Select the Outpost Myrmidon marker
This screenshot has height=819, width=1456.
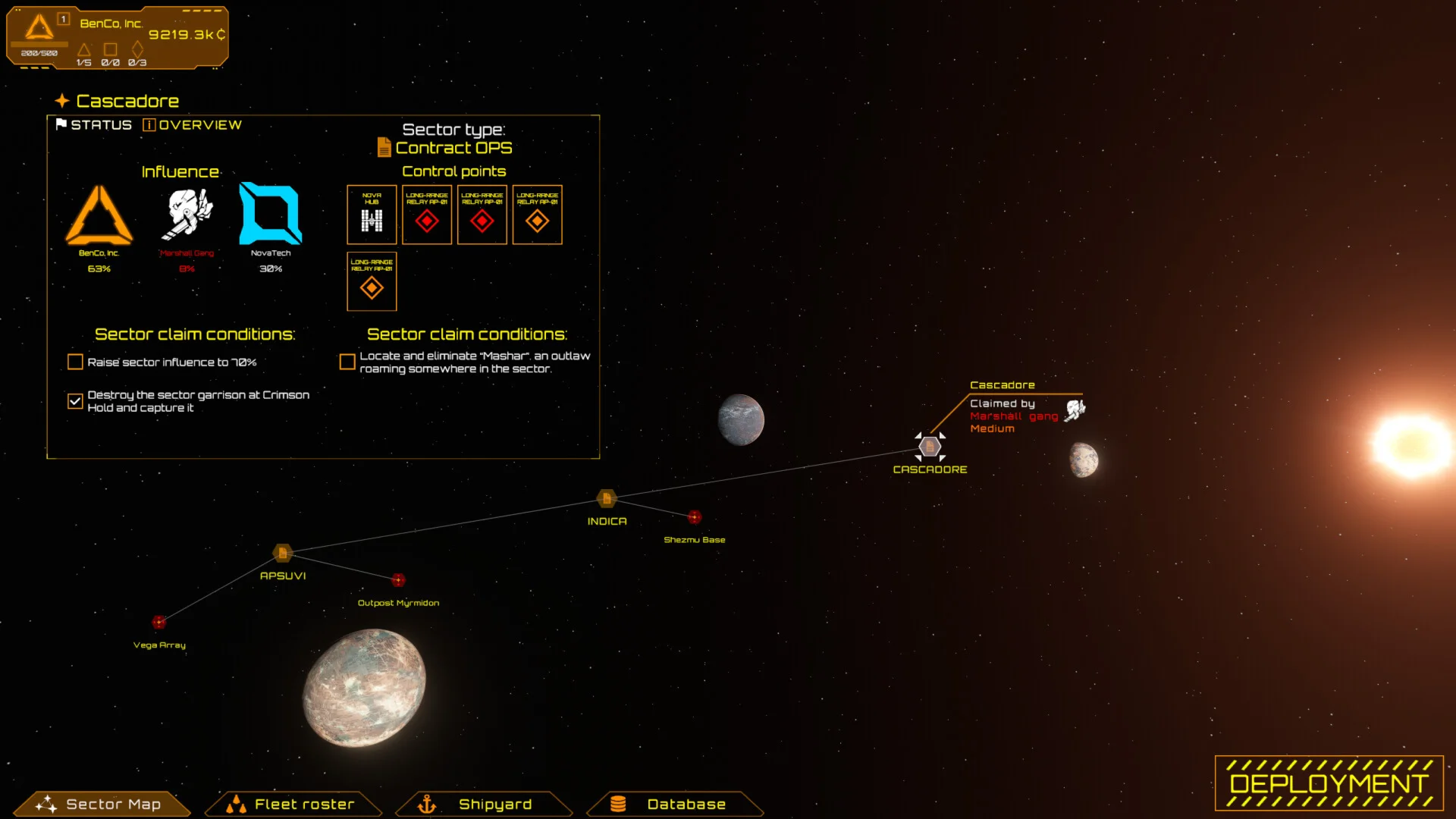click(x=398, y=580)
